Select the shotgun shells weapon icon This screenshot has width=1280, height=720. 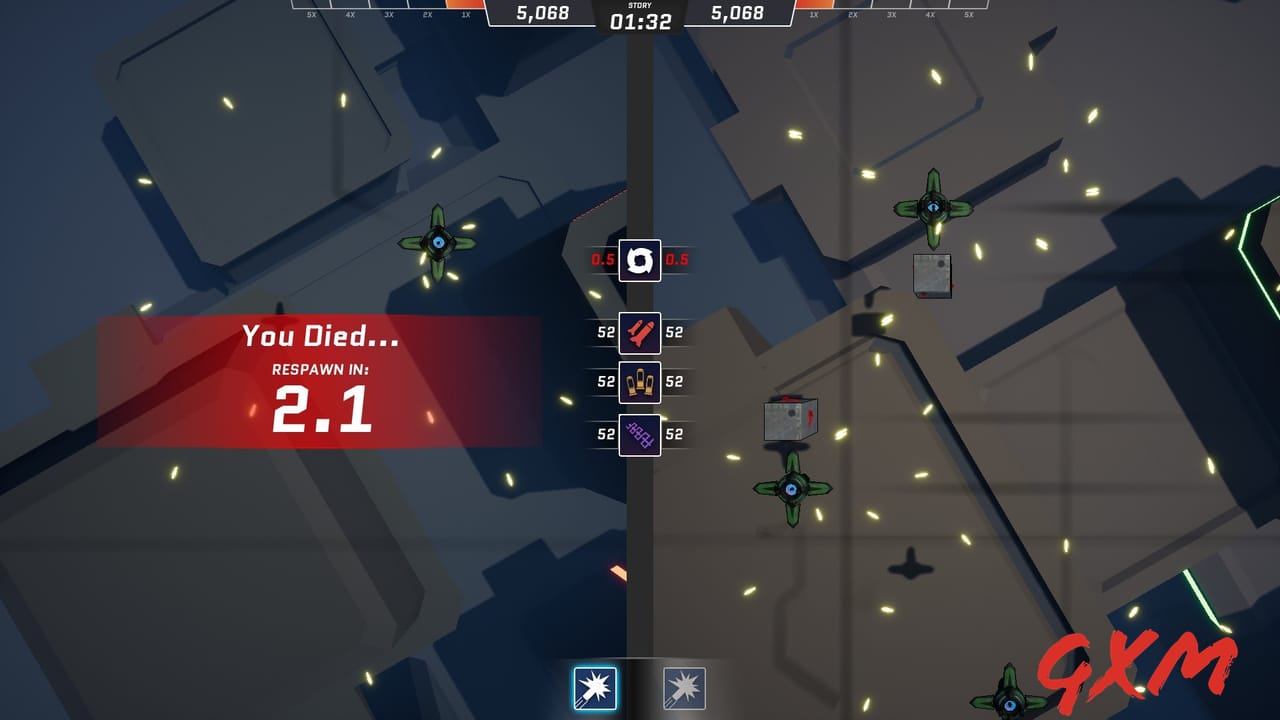point(641,382)
